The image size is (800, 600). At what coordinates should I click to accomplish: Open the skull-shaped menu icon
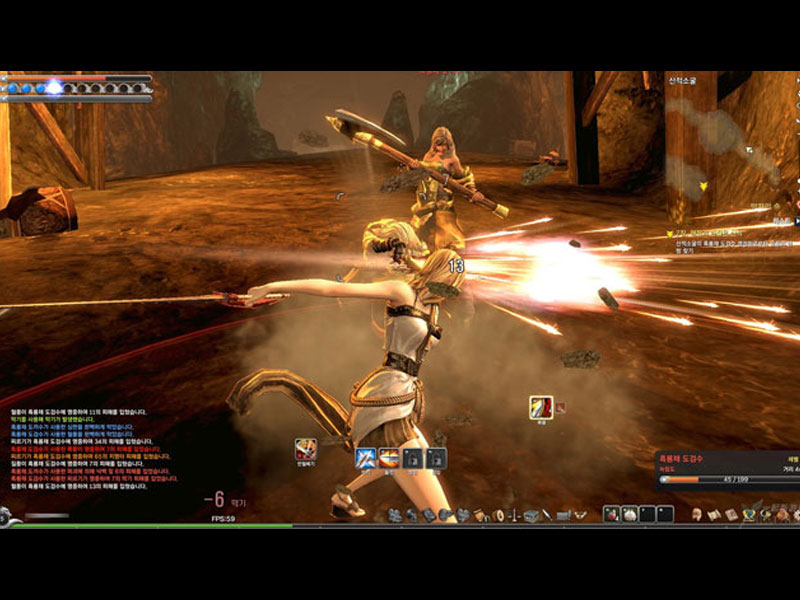coord(696,514)
